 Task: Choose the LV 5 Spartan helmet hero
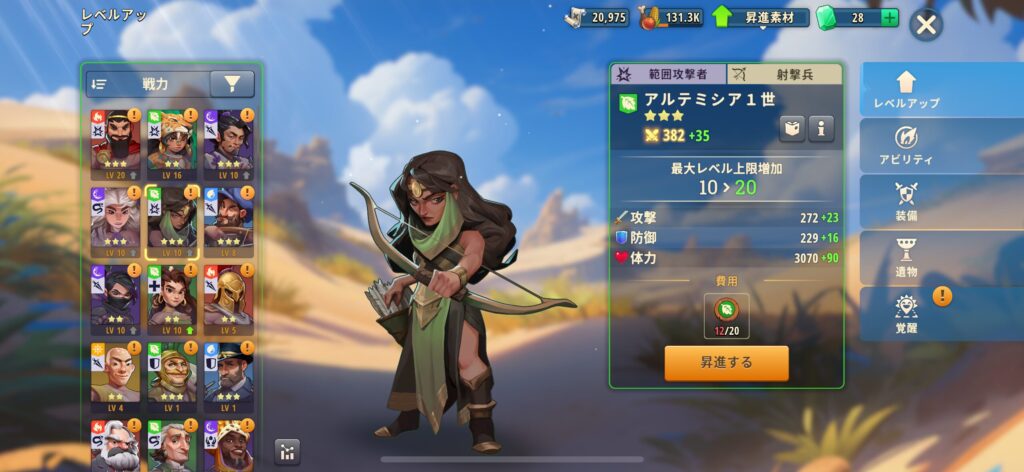[227, 297]
